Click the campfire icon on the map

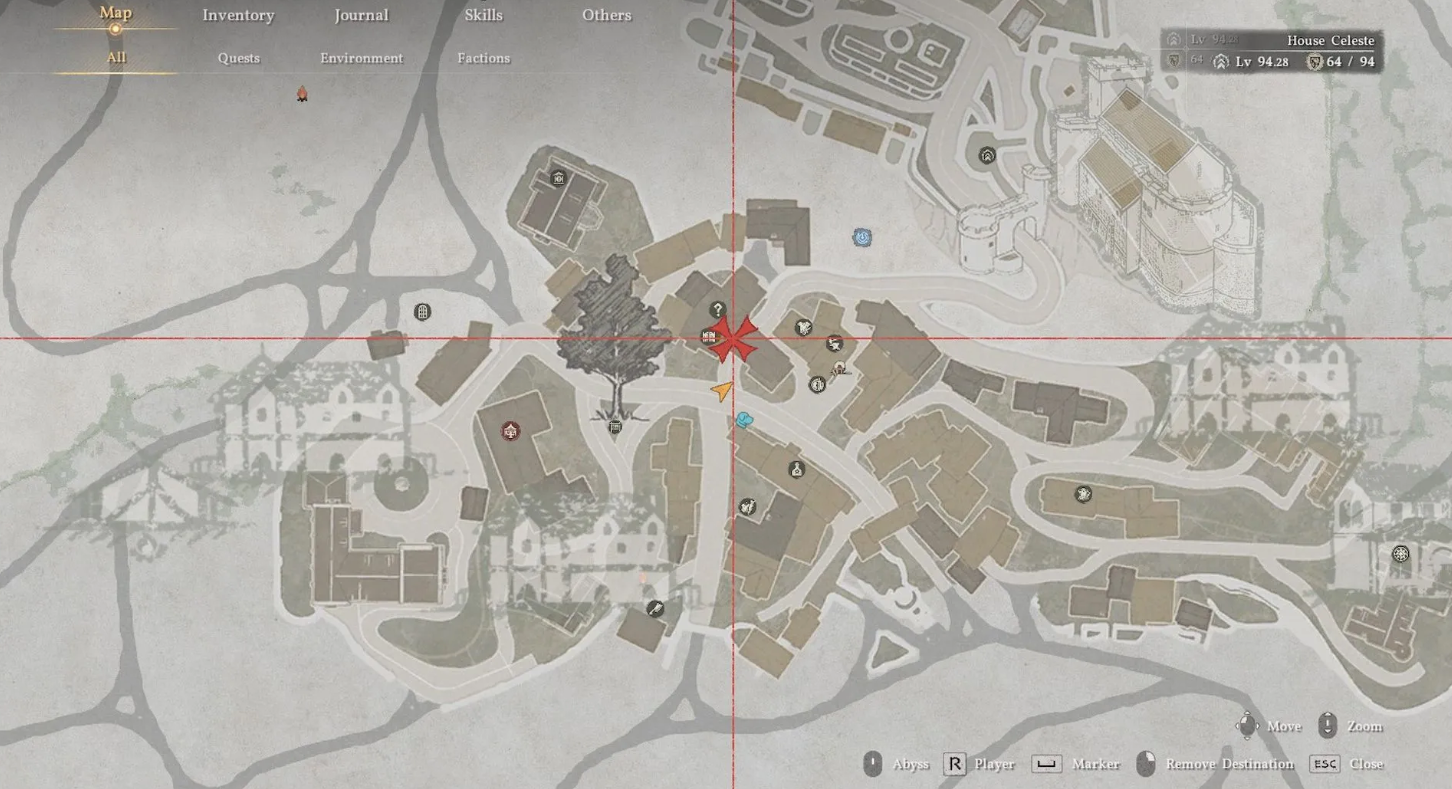301,94
